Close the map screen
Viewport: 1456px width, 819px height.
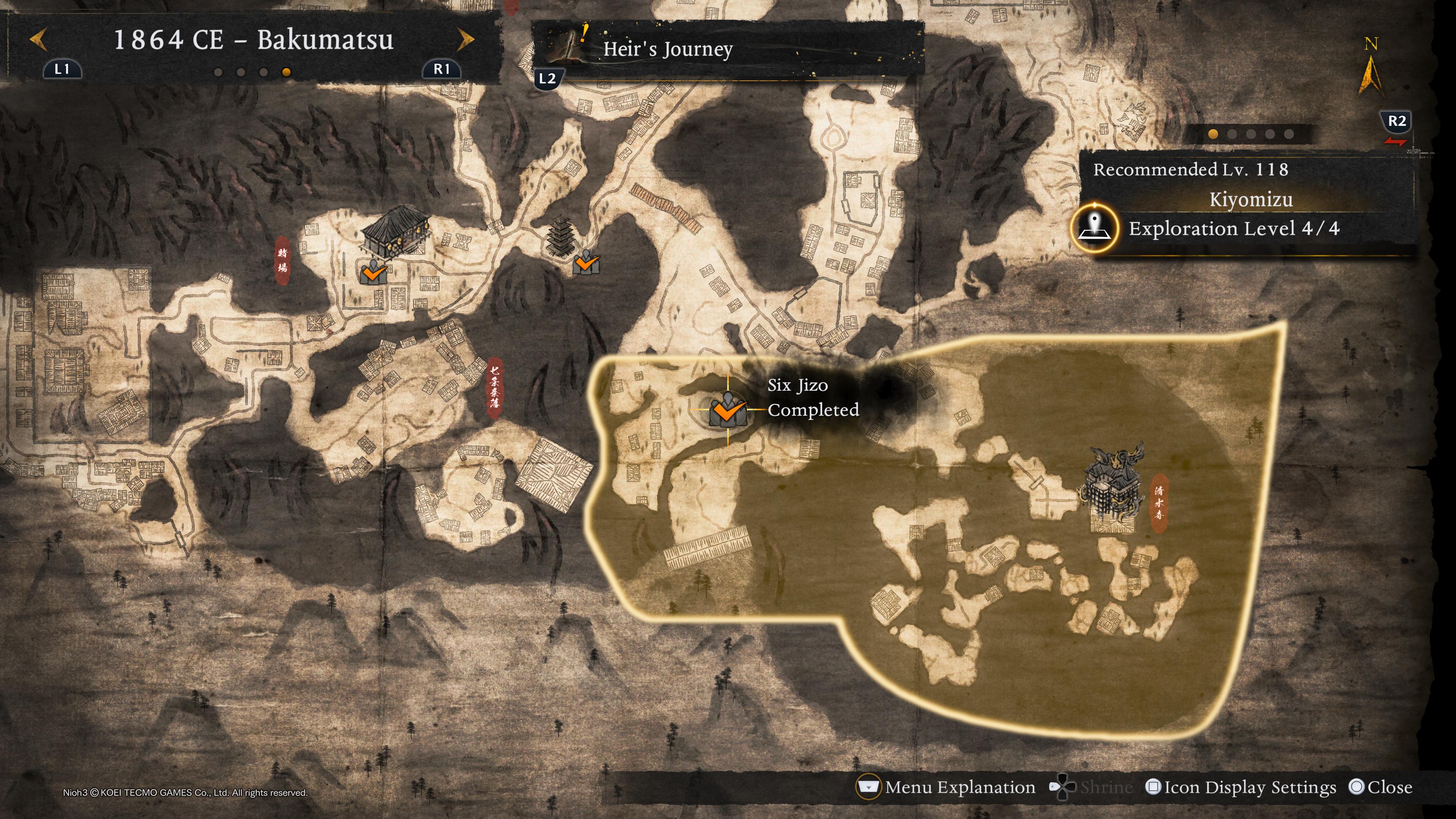click(1380, 788)
